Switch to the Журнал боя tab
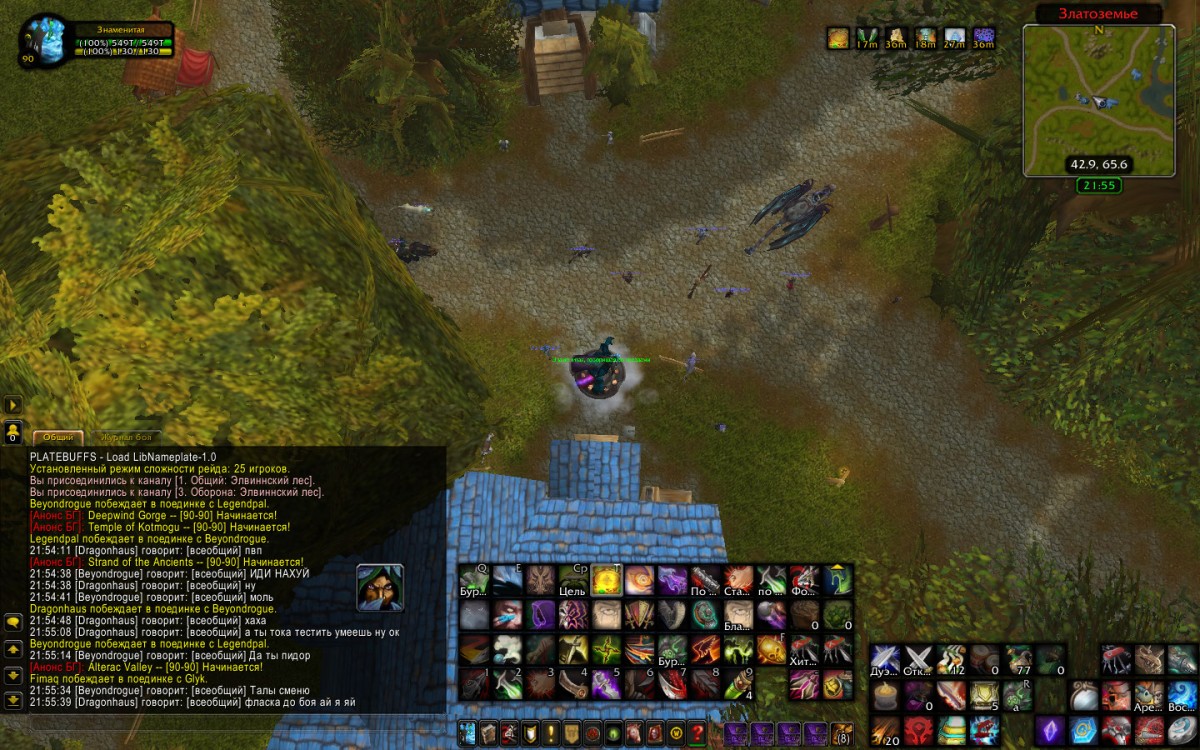The width and height of the screenshot is (1200, 750). click(128, 437)
